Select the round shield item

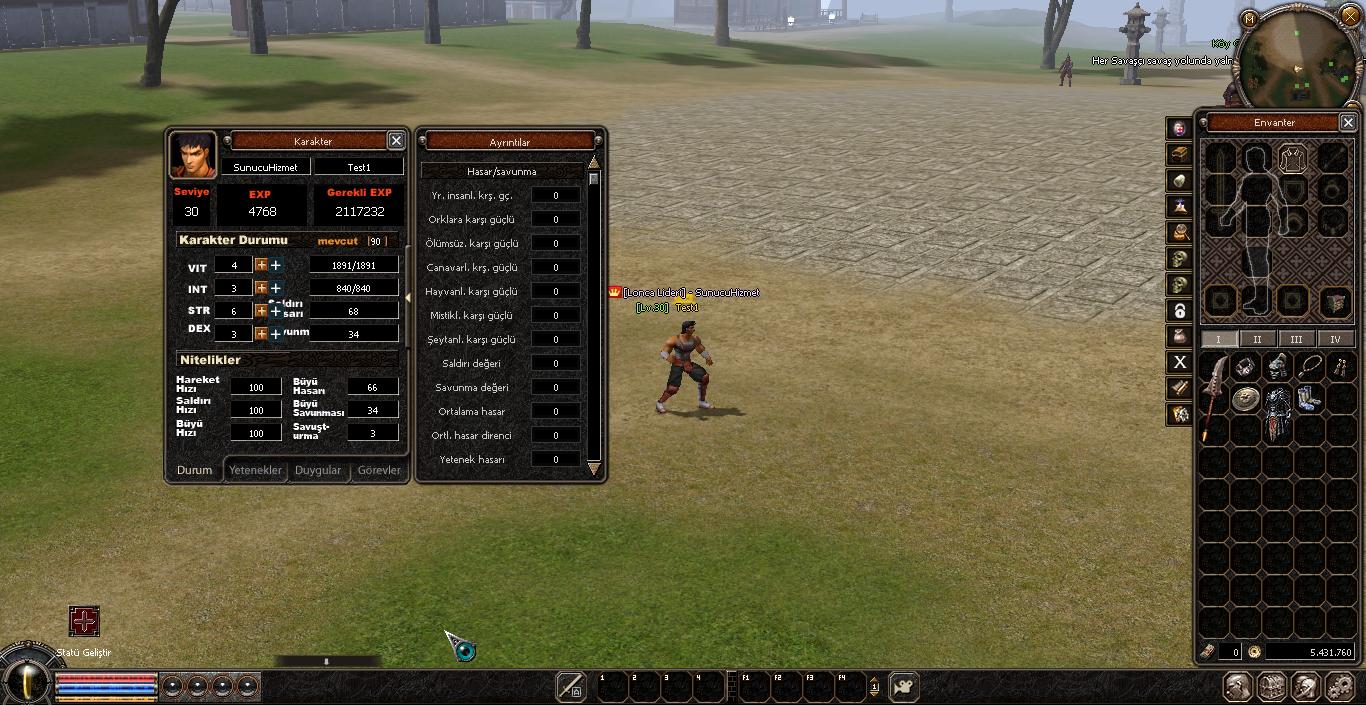pyautogui.click(x=1245, y=400)
